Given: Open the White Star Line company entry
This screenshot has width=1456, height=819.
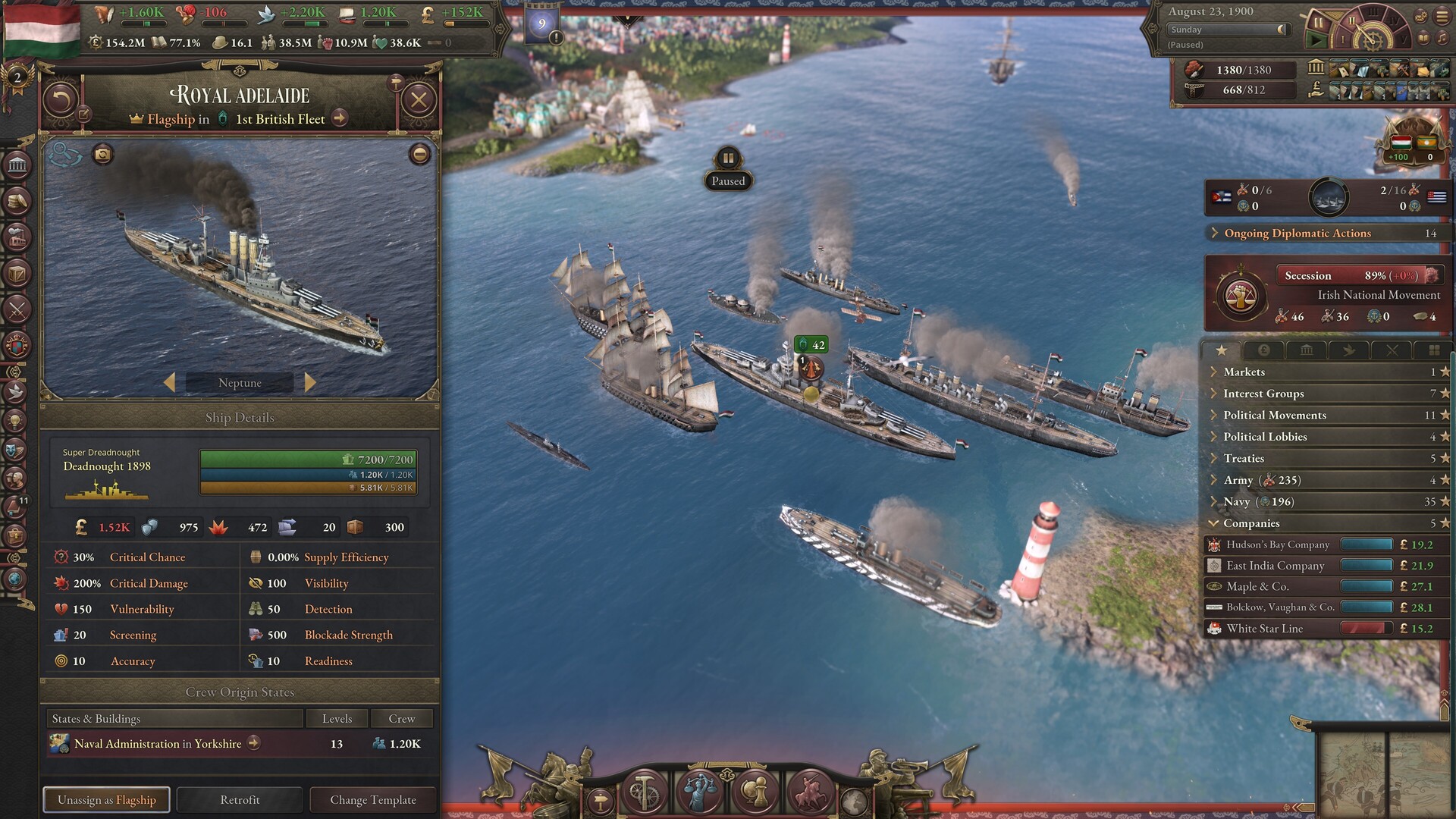Looking at the screenshot, I should [1264, 628].
